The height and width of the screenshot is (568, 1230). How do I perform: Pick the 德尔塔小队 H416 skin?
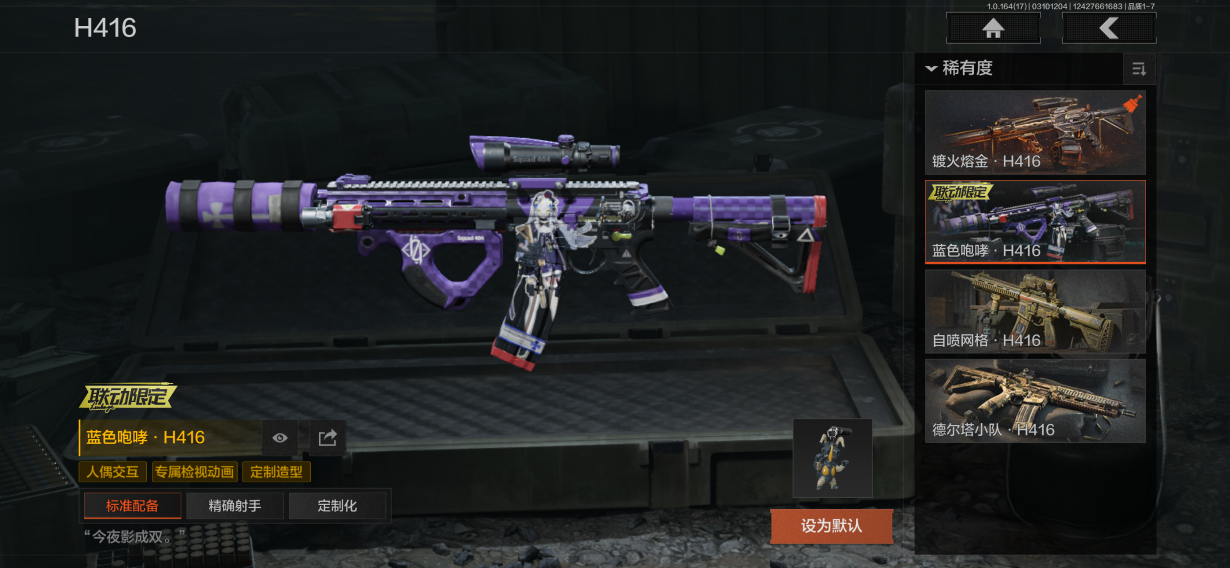pos(1035,401)
